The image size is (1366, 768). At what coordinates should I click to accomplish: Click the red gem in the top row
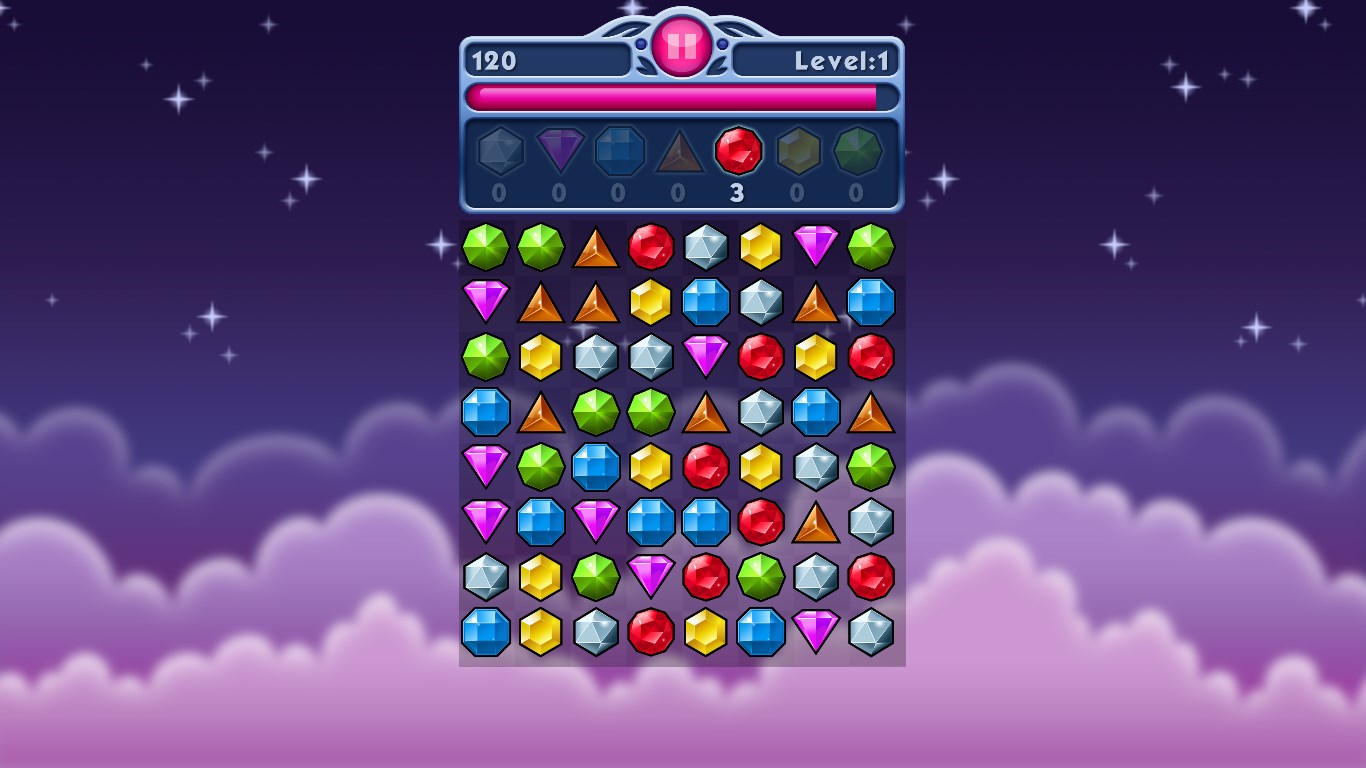pyautogui.click(x=651, y=247)
